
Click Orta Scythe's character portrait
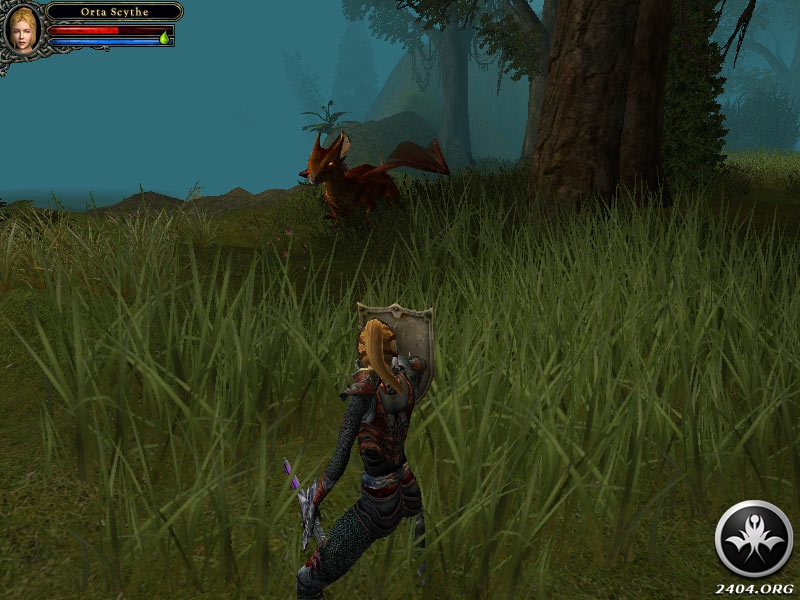[x=22, y=28]
